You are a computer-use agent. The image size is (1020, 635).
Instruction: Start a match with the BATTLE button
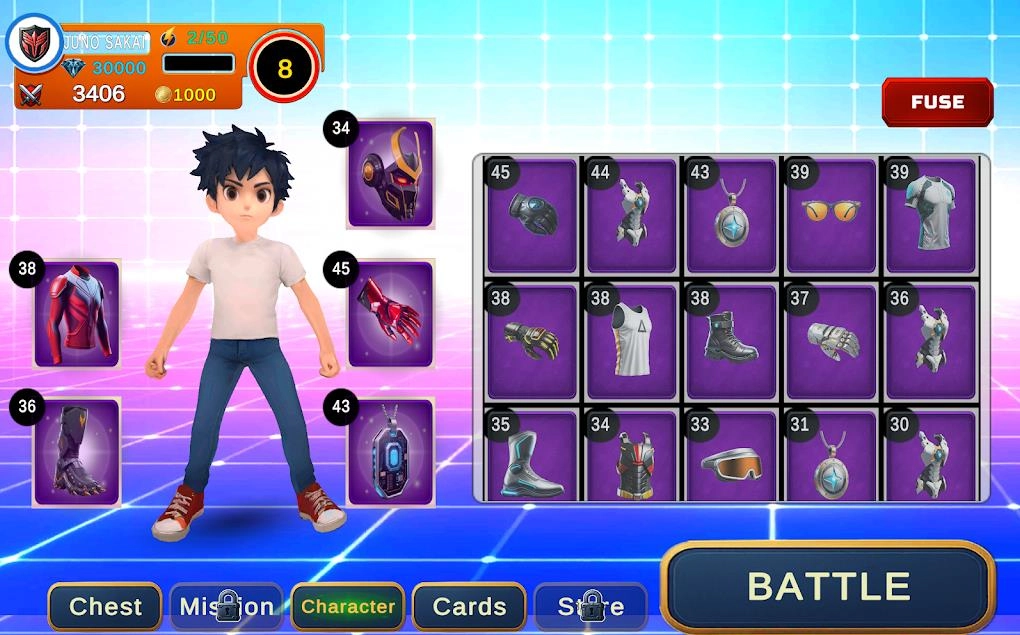(x=828, y=586)
